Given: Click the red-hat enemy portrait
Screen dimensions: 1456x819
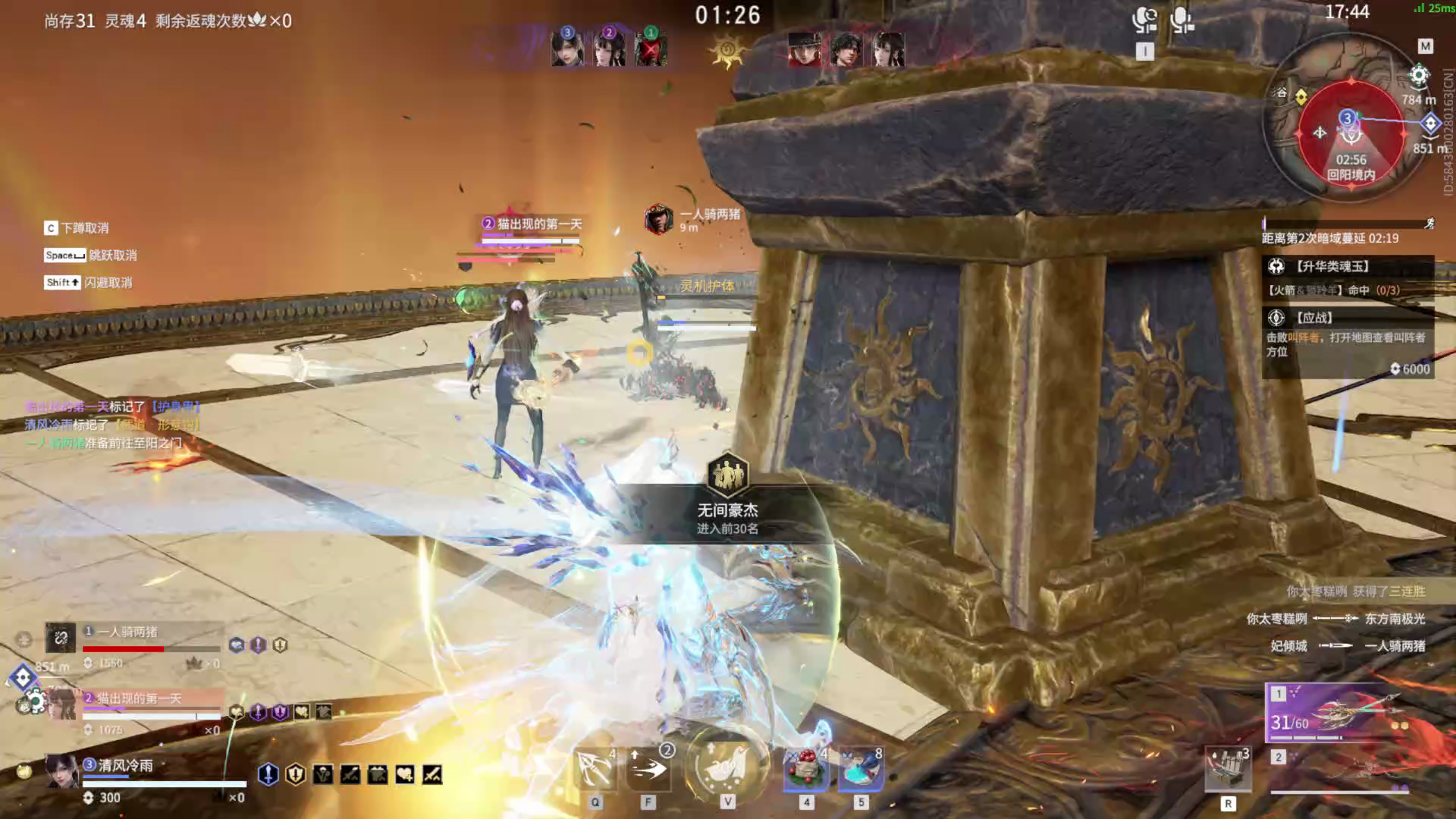Looking at the screenshot, I should [x=805, y=49].
